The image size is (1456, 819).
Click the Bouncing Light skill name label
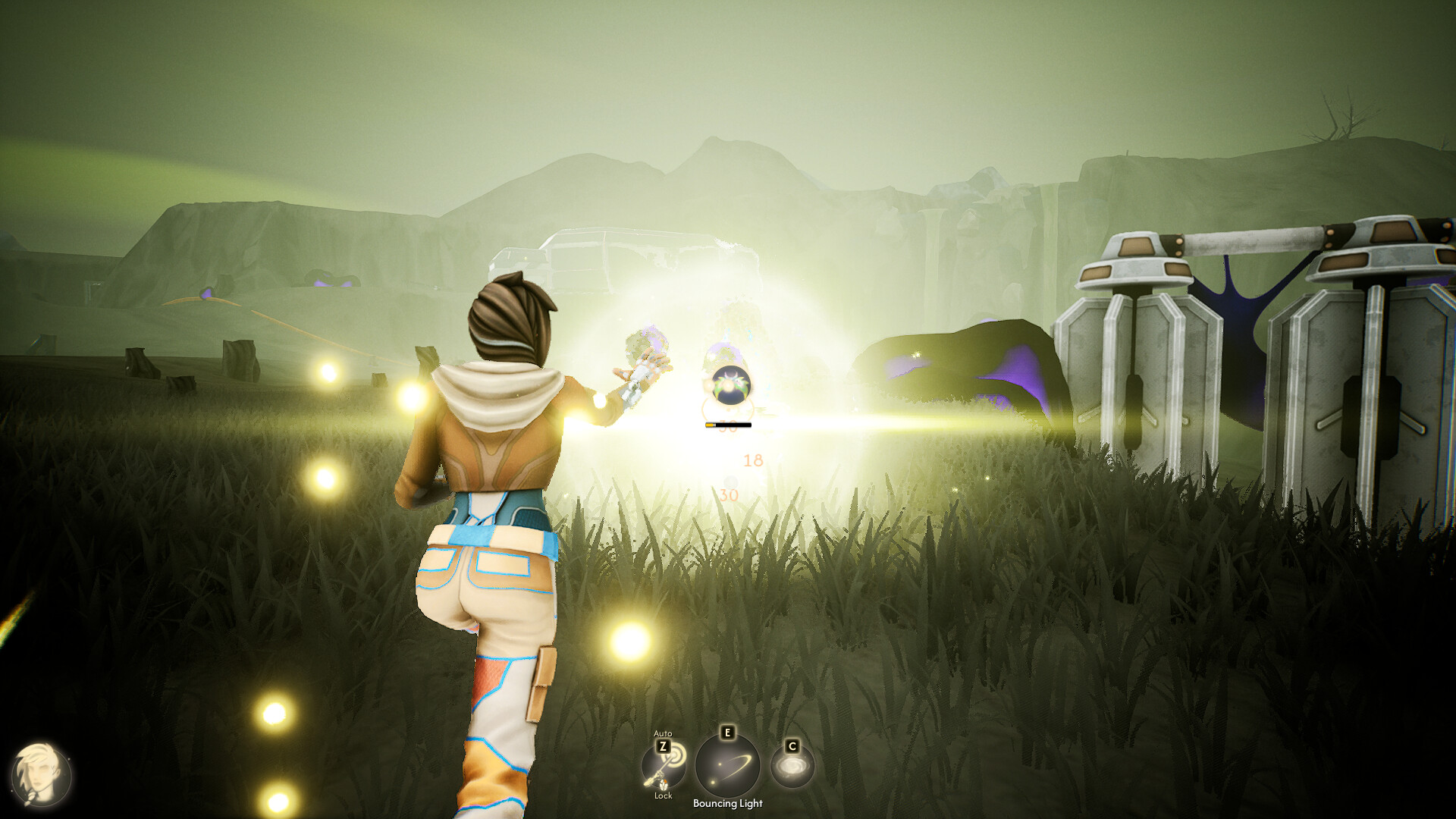(728, 803)
